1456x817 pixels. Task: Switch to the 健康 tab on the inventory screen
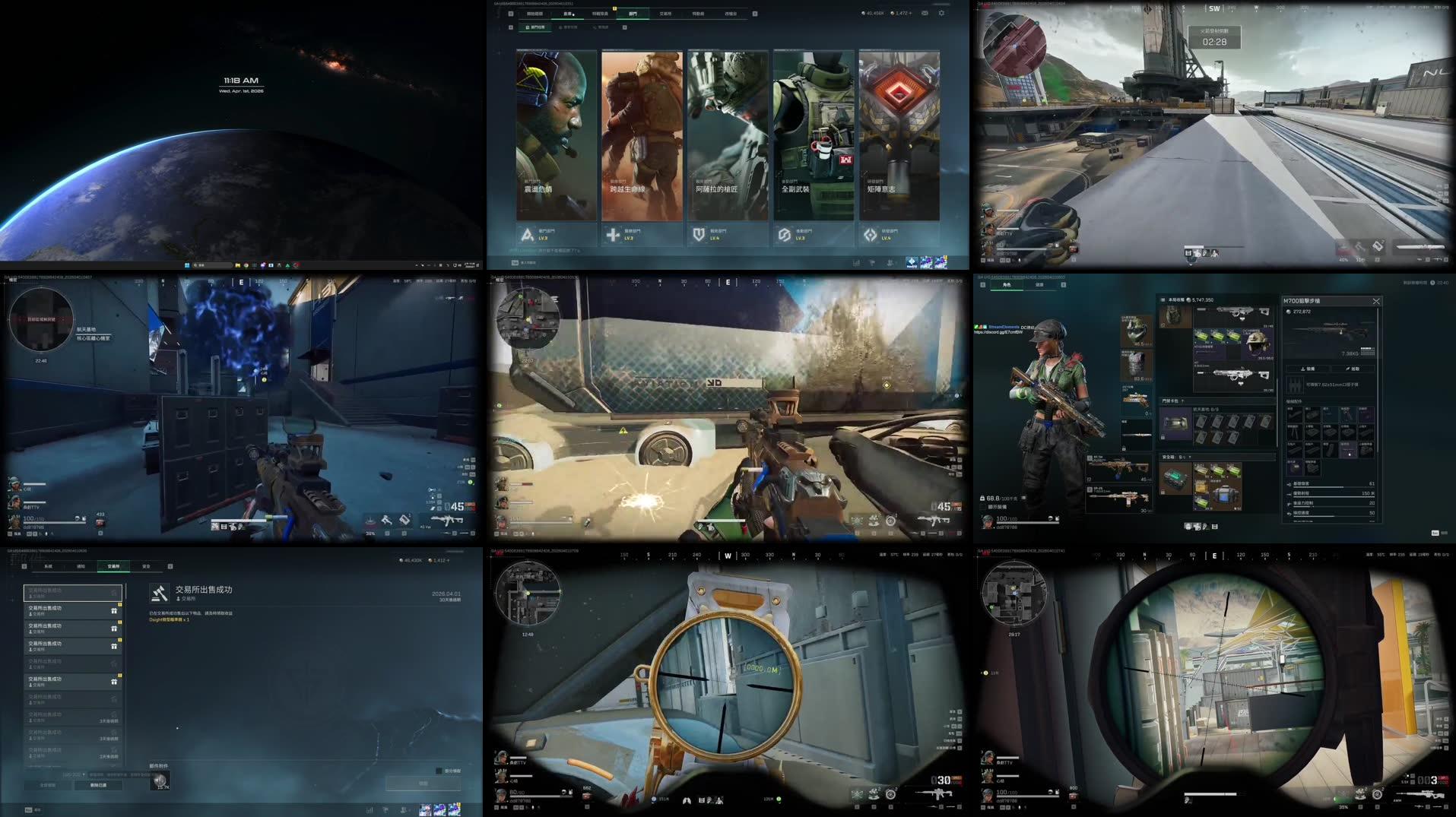click(x=1039, y=284)
